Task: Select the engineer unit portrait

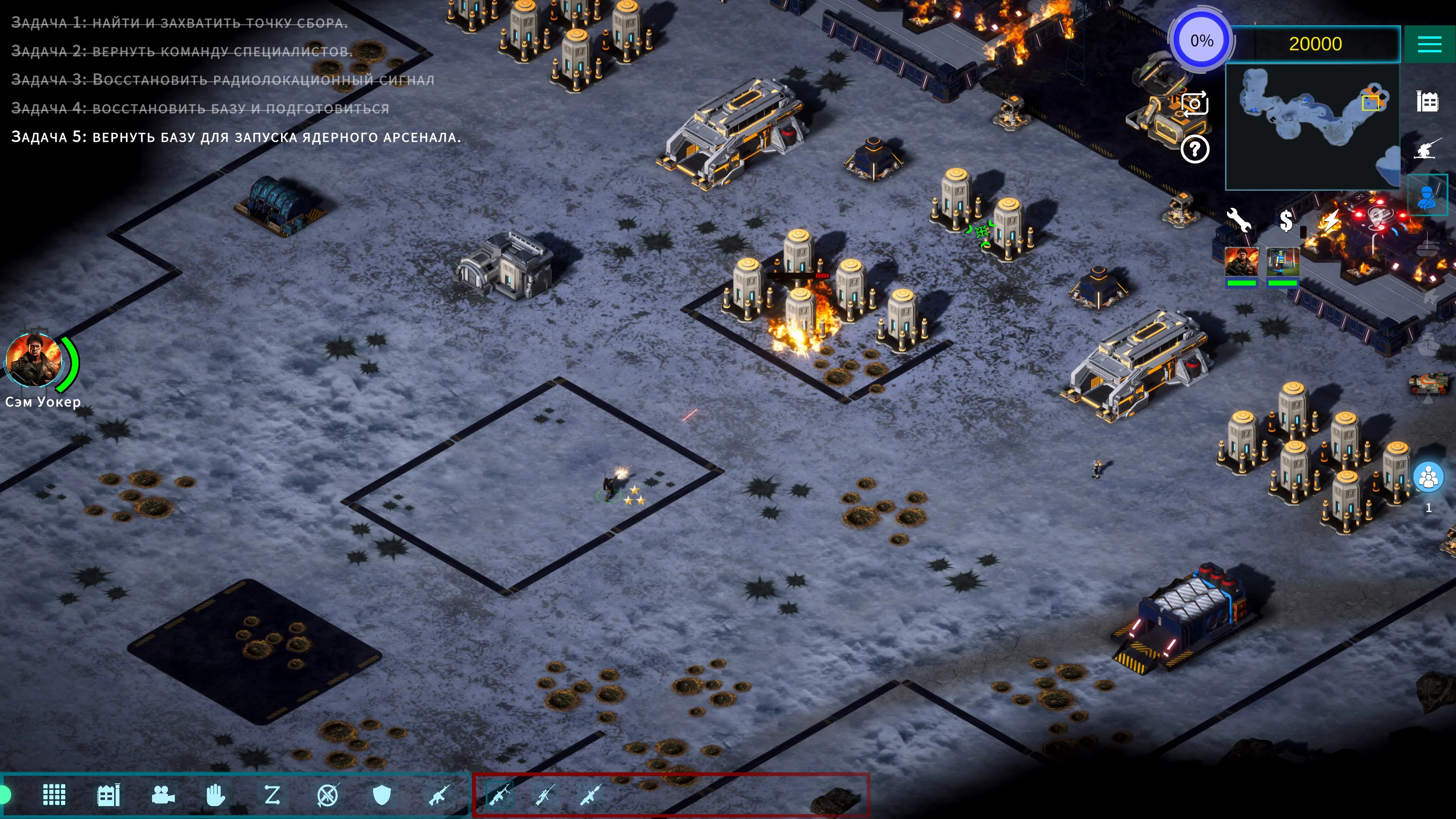Action: tap(1282, 262)
